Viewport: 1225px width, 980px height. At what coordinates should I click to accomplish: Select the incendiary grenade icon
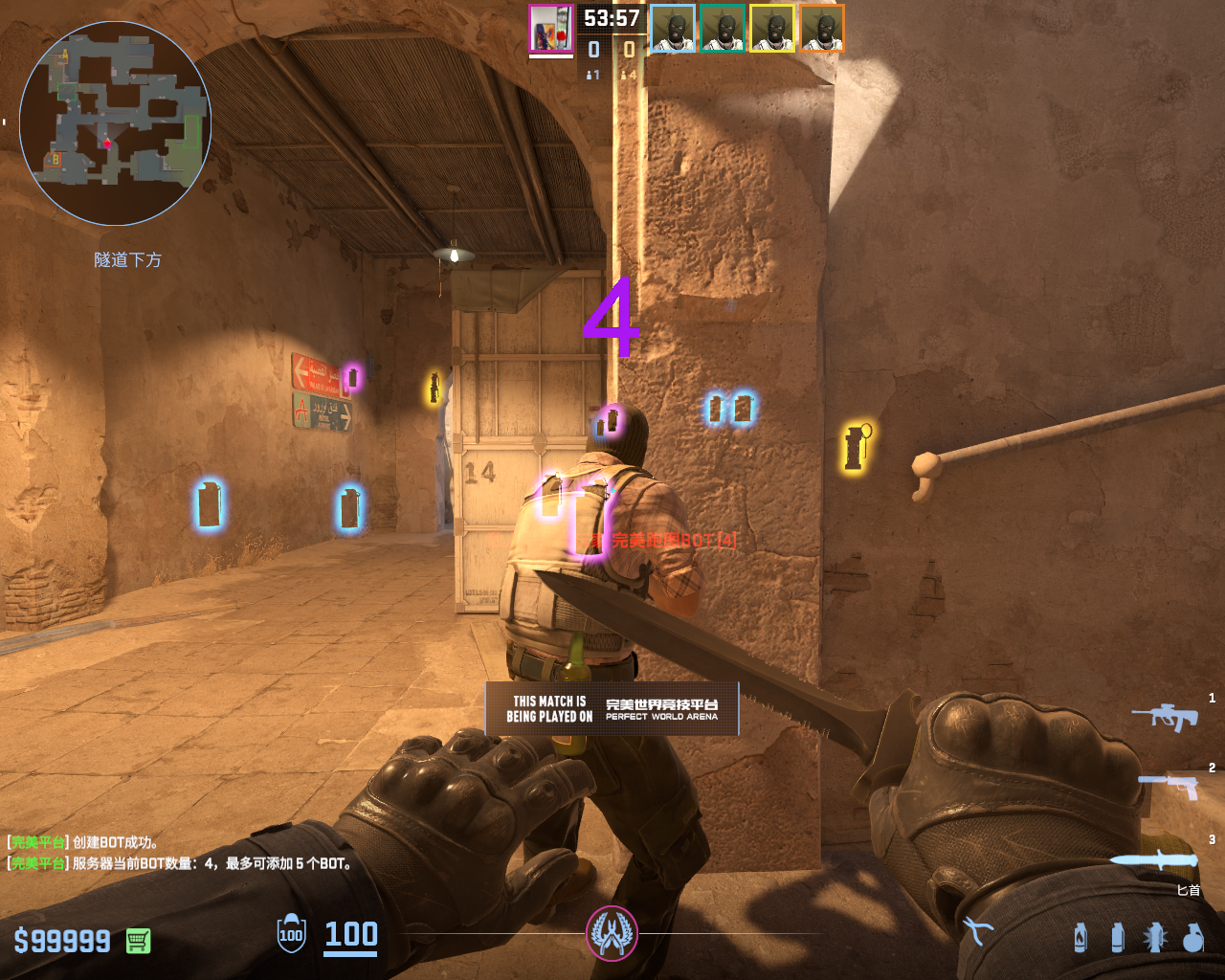1080,938
